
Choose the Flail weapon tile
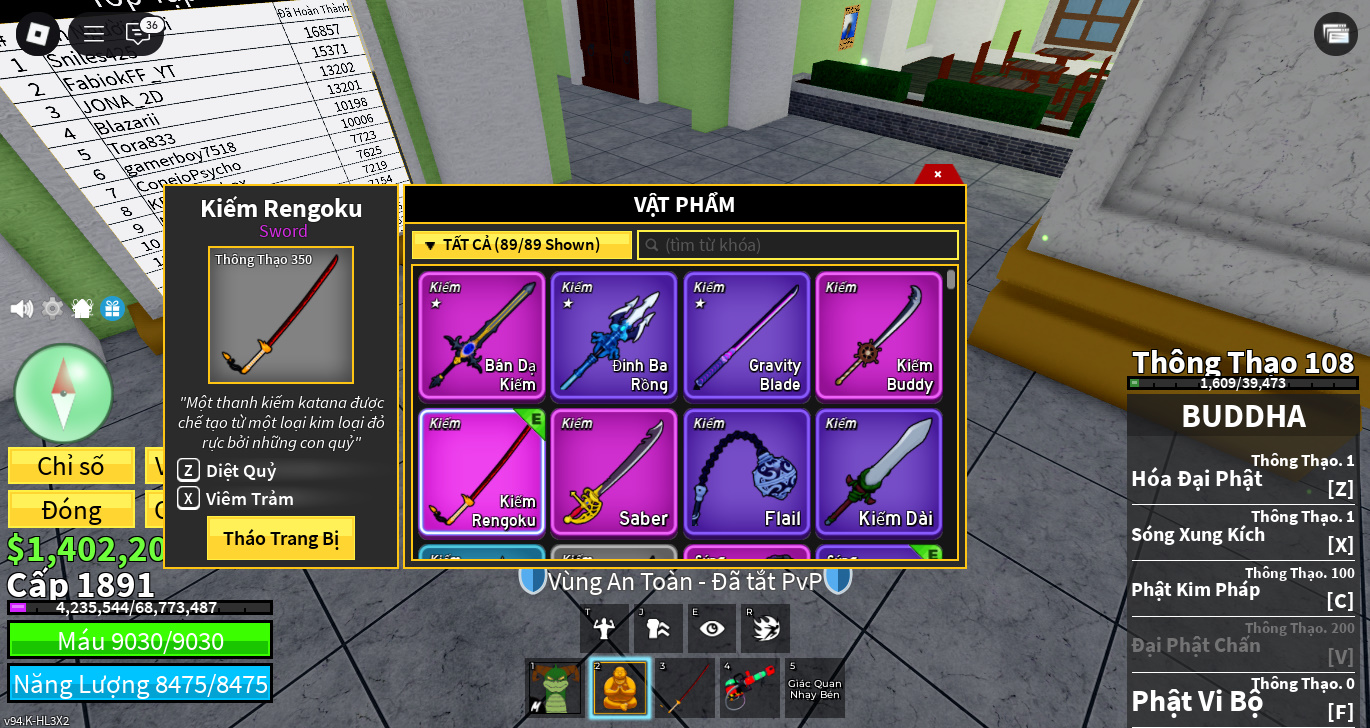click(746, 472)
